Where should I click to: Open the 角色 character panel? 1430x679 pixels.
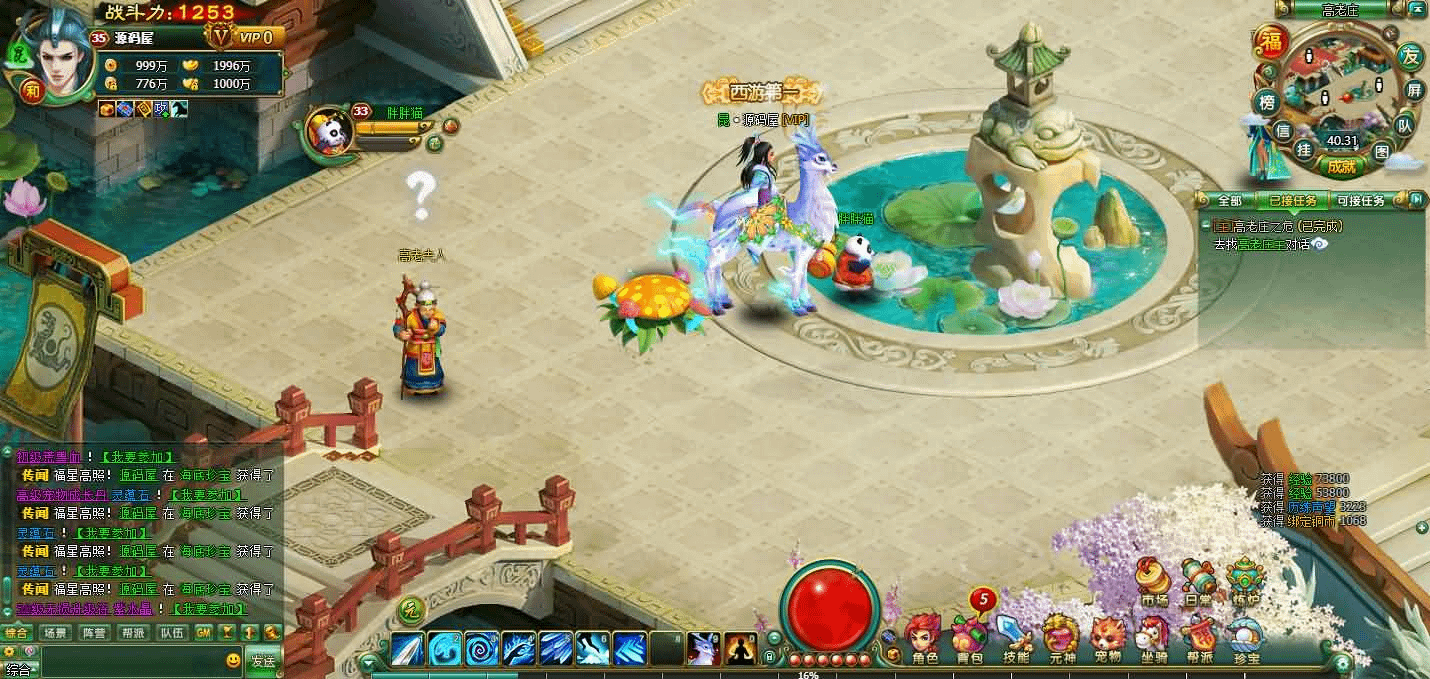click(924, 636)
